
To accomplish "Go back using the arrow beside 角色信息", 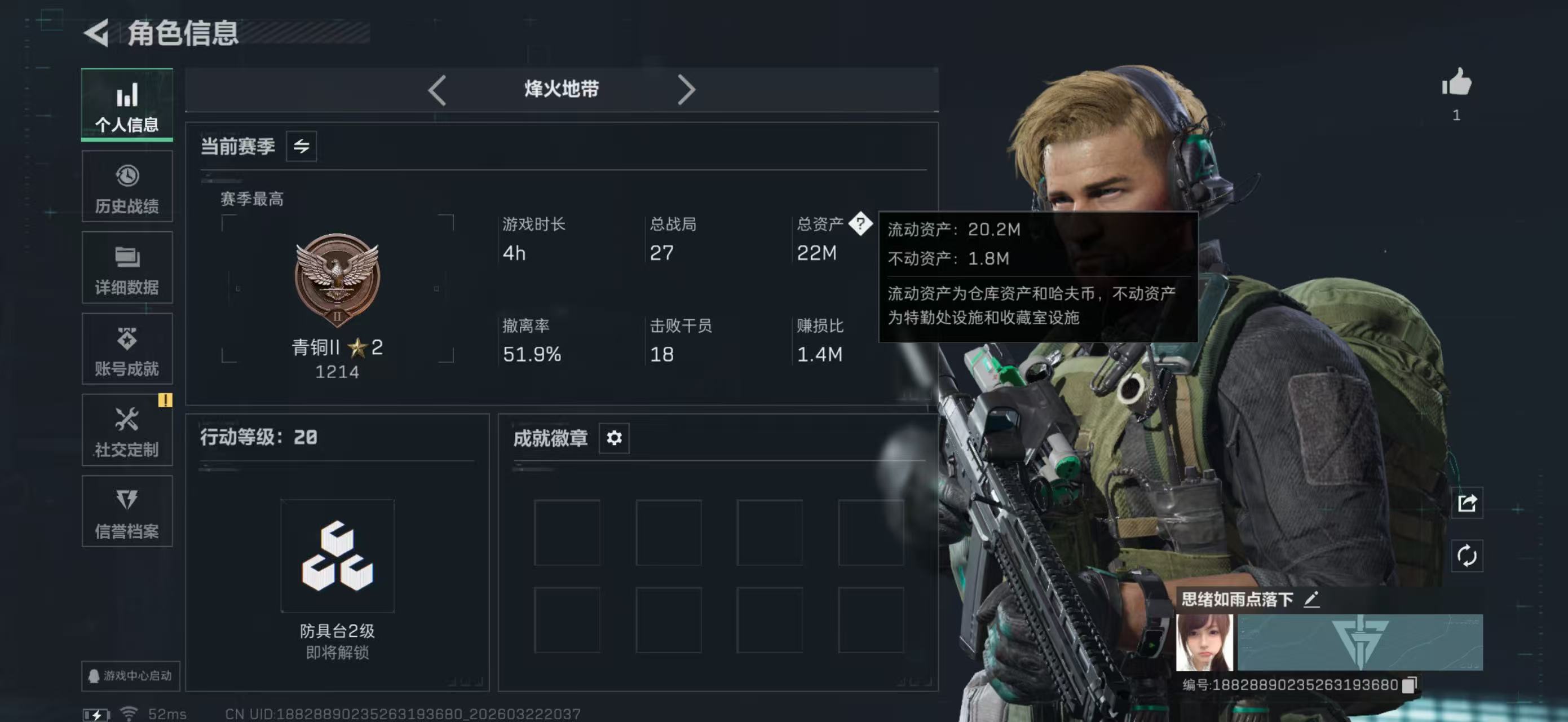I will (98, 32).
